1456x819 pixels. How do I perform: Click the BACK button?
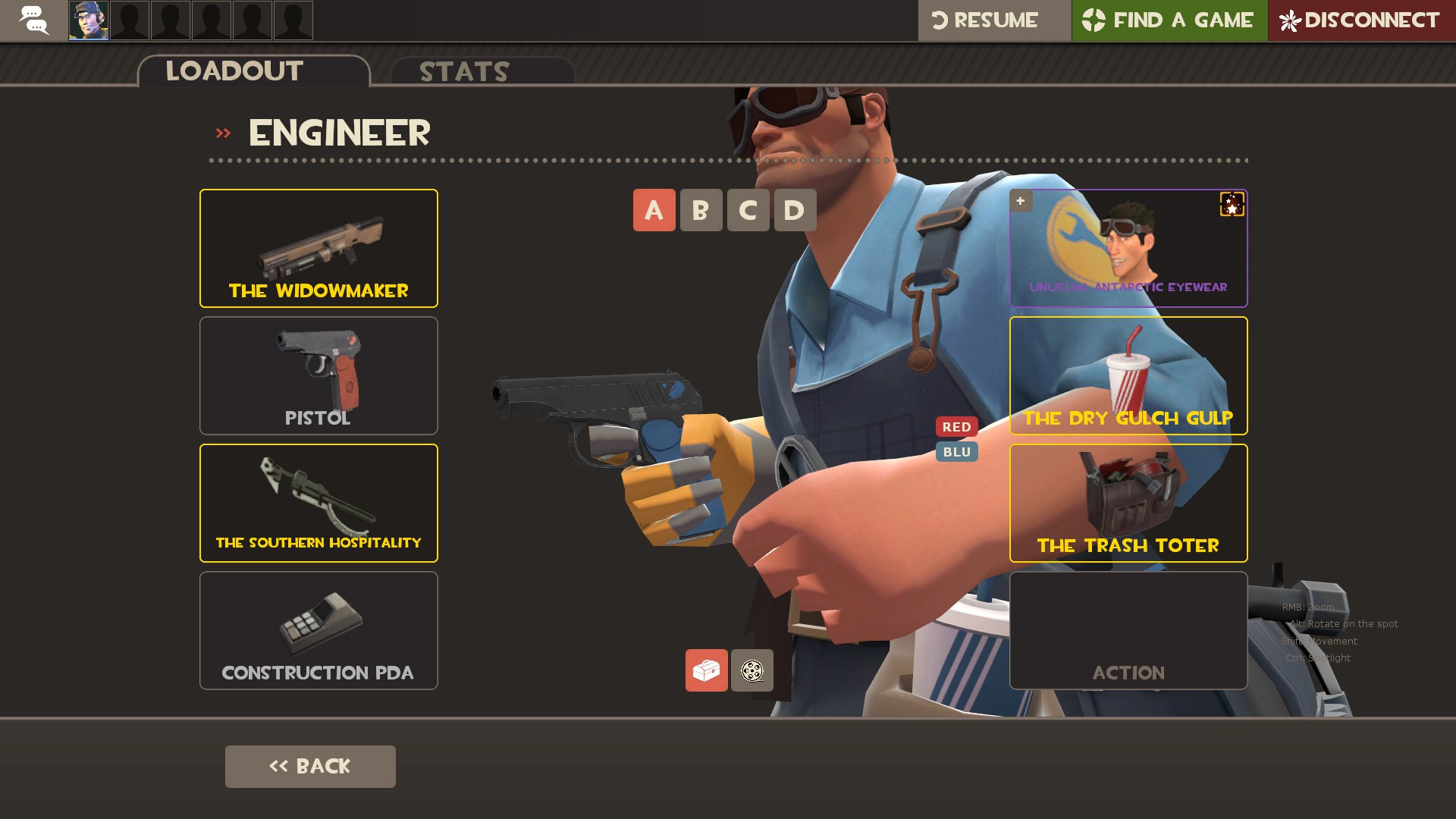(309, 766)
